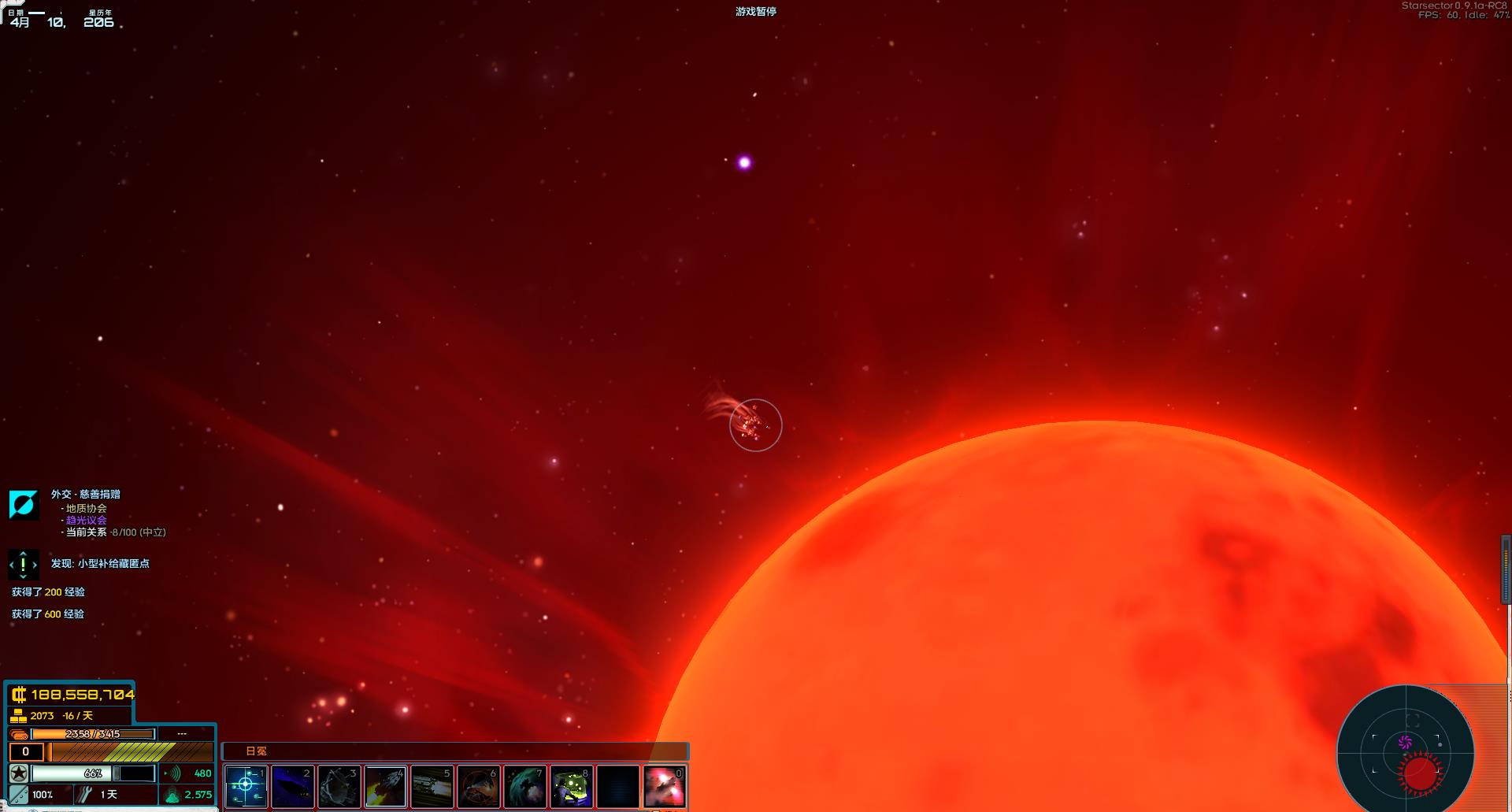The width and height of the screenshot is (1512, 812).
Task: Activate the dark ship ability in slot 2
Action: pos(292,786)
